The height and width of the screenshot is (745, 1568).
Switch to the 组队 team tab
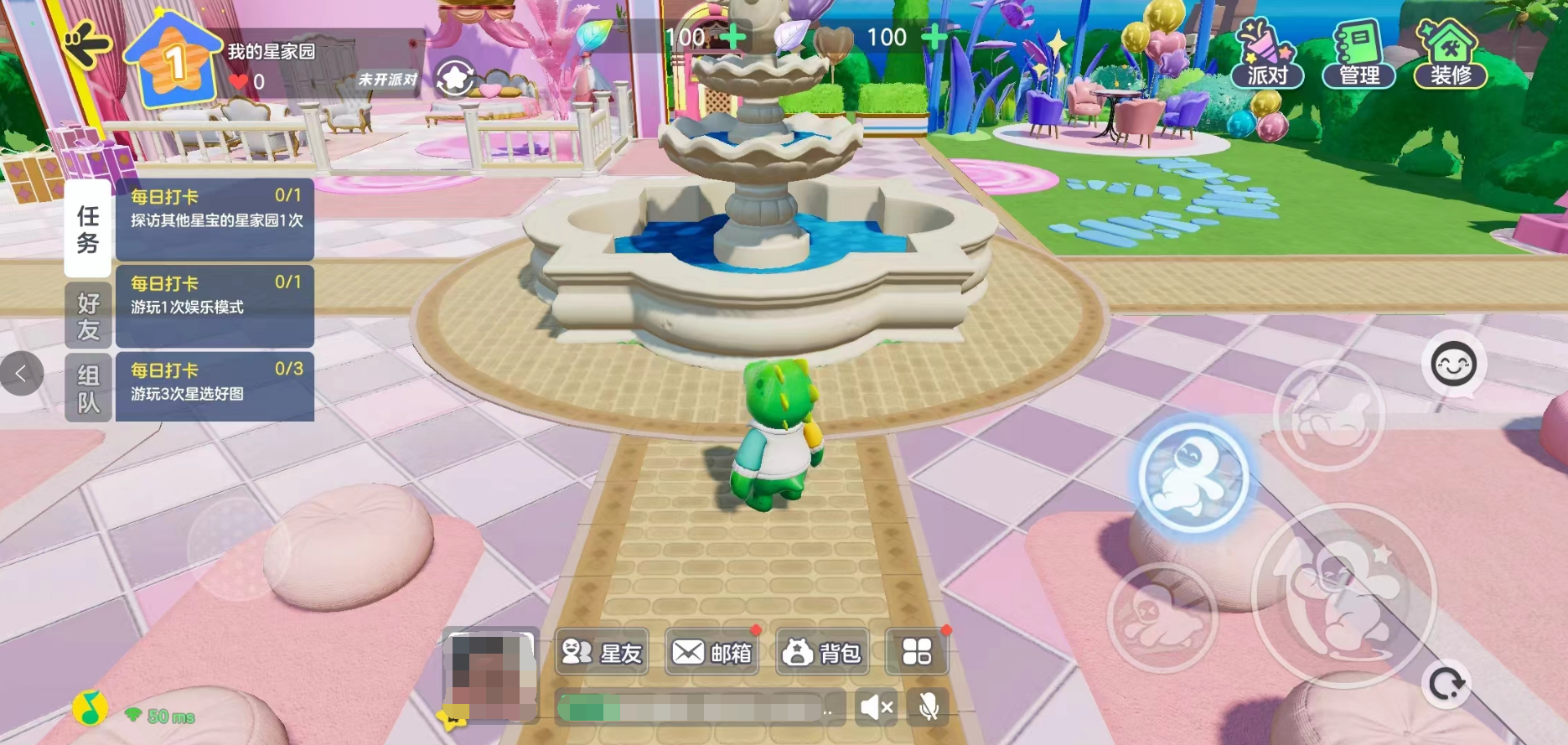pyautogui.click(x=88, y=388)
